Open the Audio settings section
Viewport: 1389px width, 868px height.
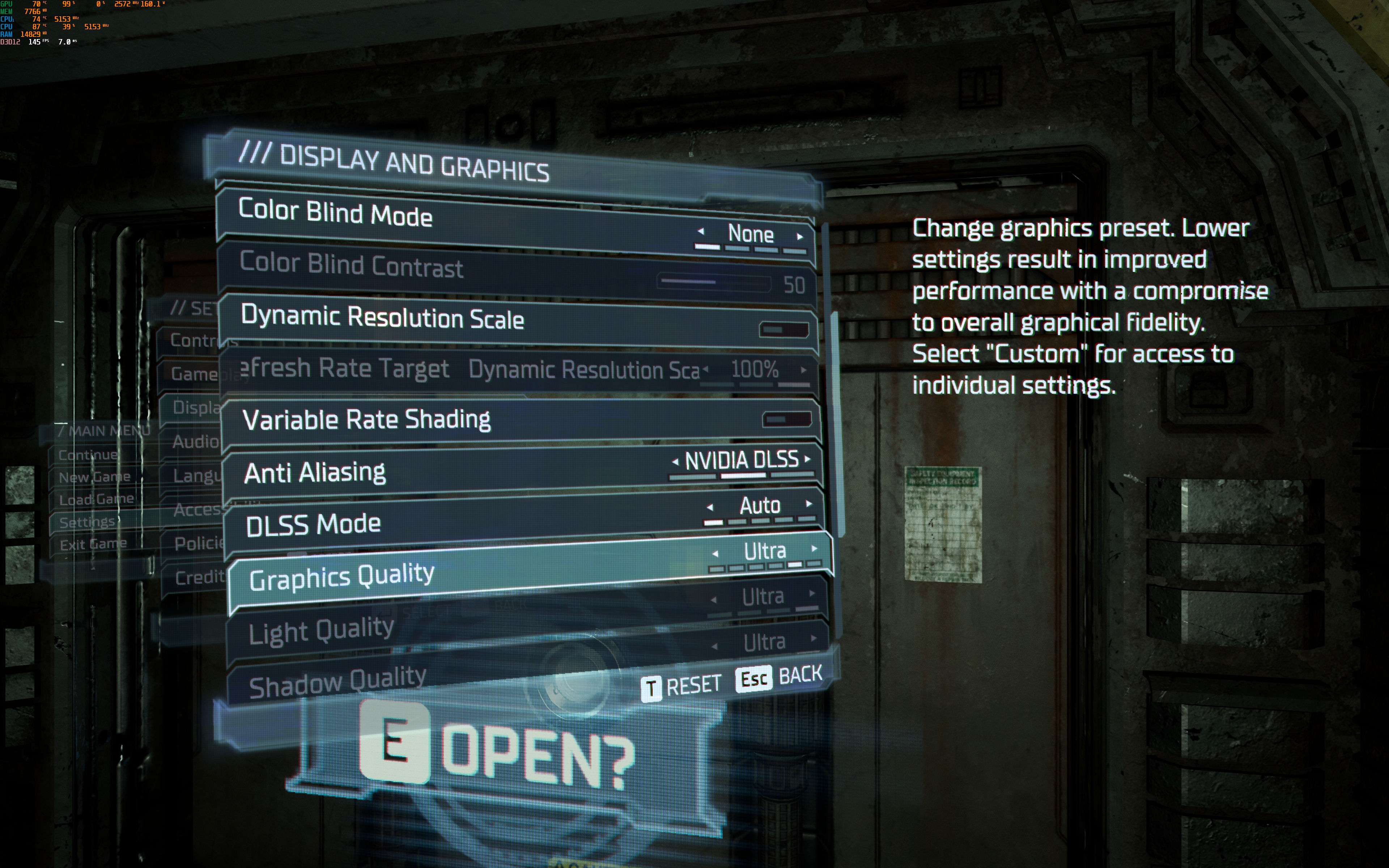pos(195,442)
